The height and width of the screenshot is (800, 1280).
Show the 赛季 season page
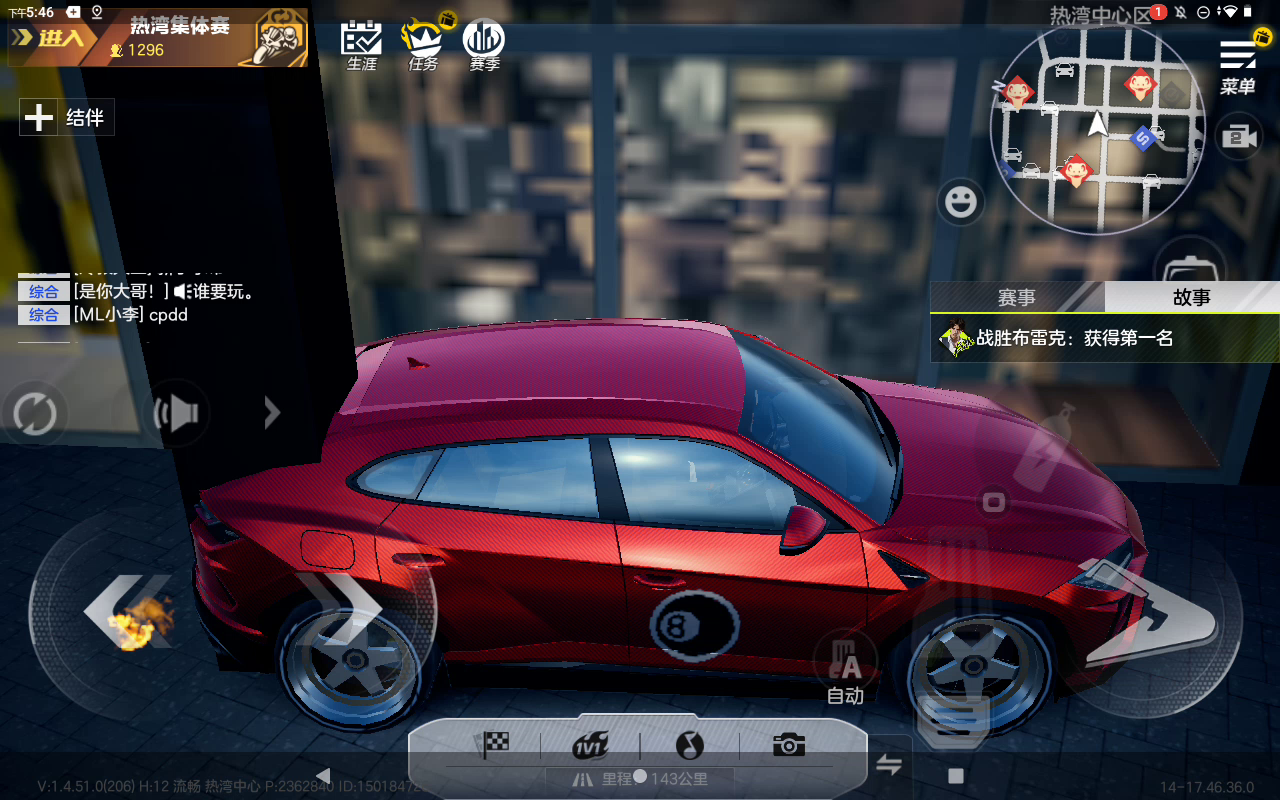484,45
